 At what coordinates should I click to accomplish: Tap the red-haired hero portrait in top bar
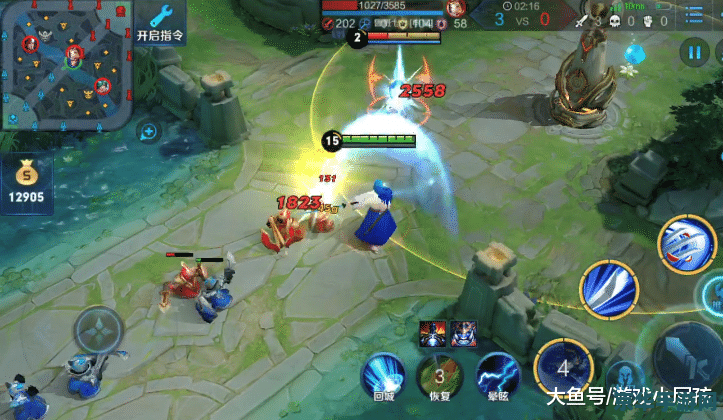[x=455, y=9]
